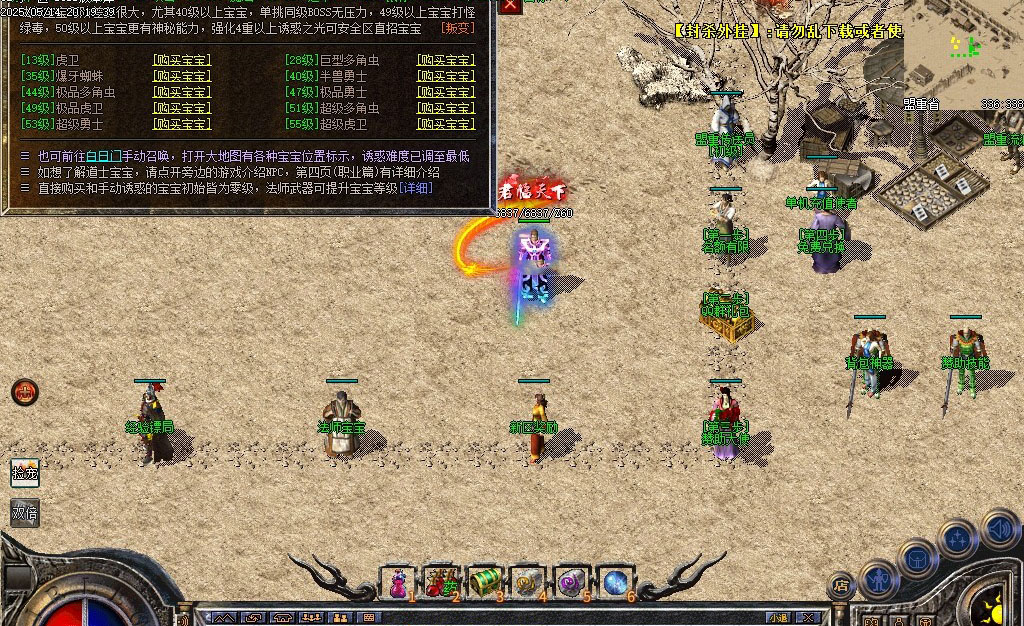Open the 白日门 teleport link
1024x626 pixels.
pyautogui.click(x=105, y=156)
